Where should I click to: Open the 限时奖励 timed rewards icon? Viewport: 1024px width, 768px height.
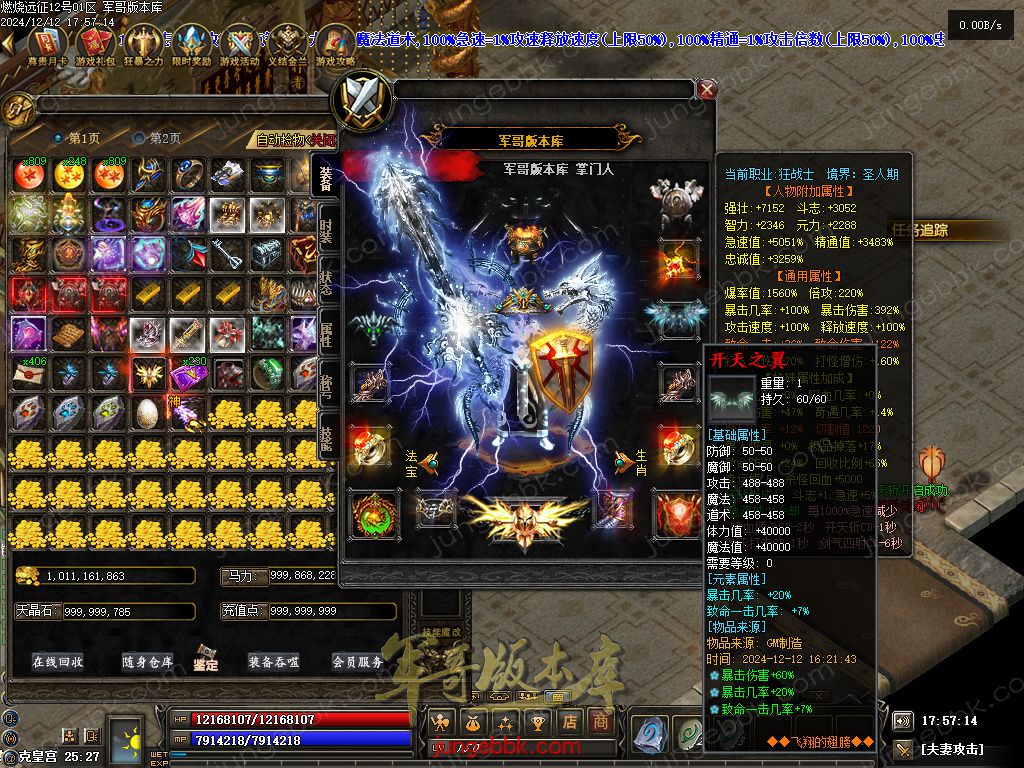pyautogui.click(x=191, y=45)
